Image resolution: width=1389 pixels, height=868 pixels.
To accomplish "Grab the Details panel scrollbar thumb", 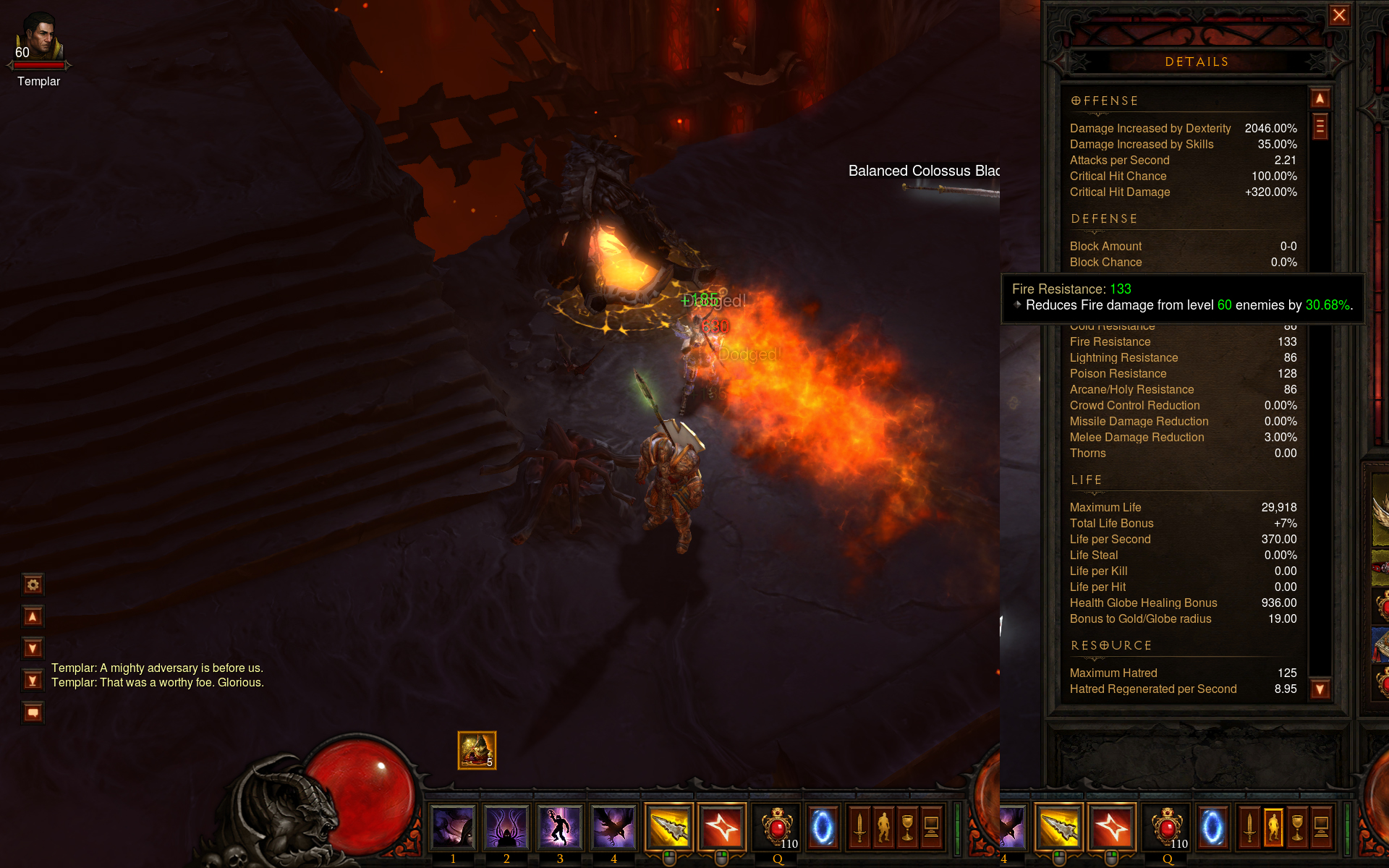I will (x=1320, y=127).
